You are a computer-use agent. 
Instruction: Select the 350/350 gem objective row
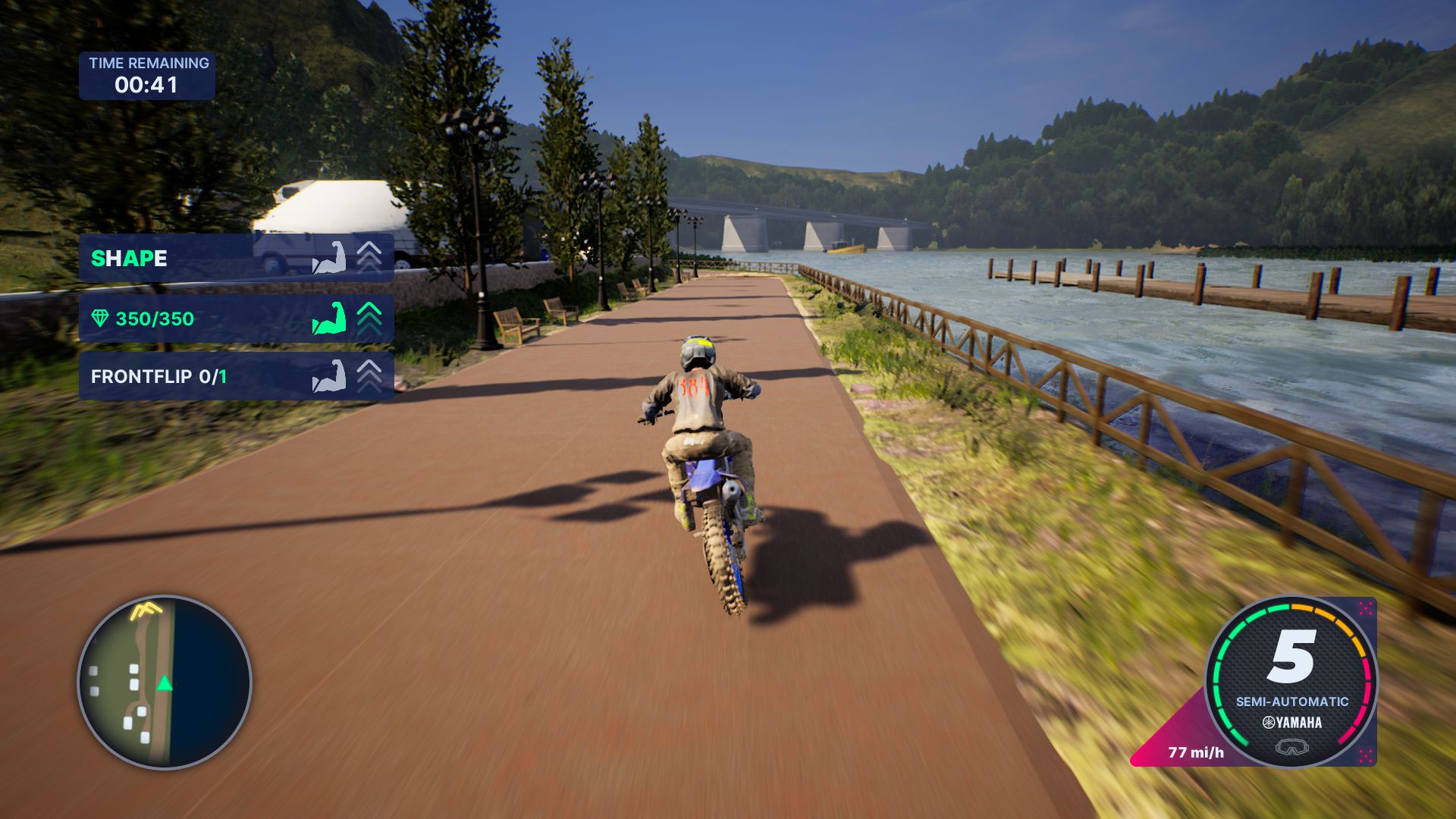click(235, 318)
